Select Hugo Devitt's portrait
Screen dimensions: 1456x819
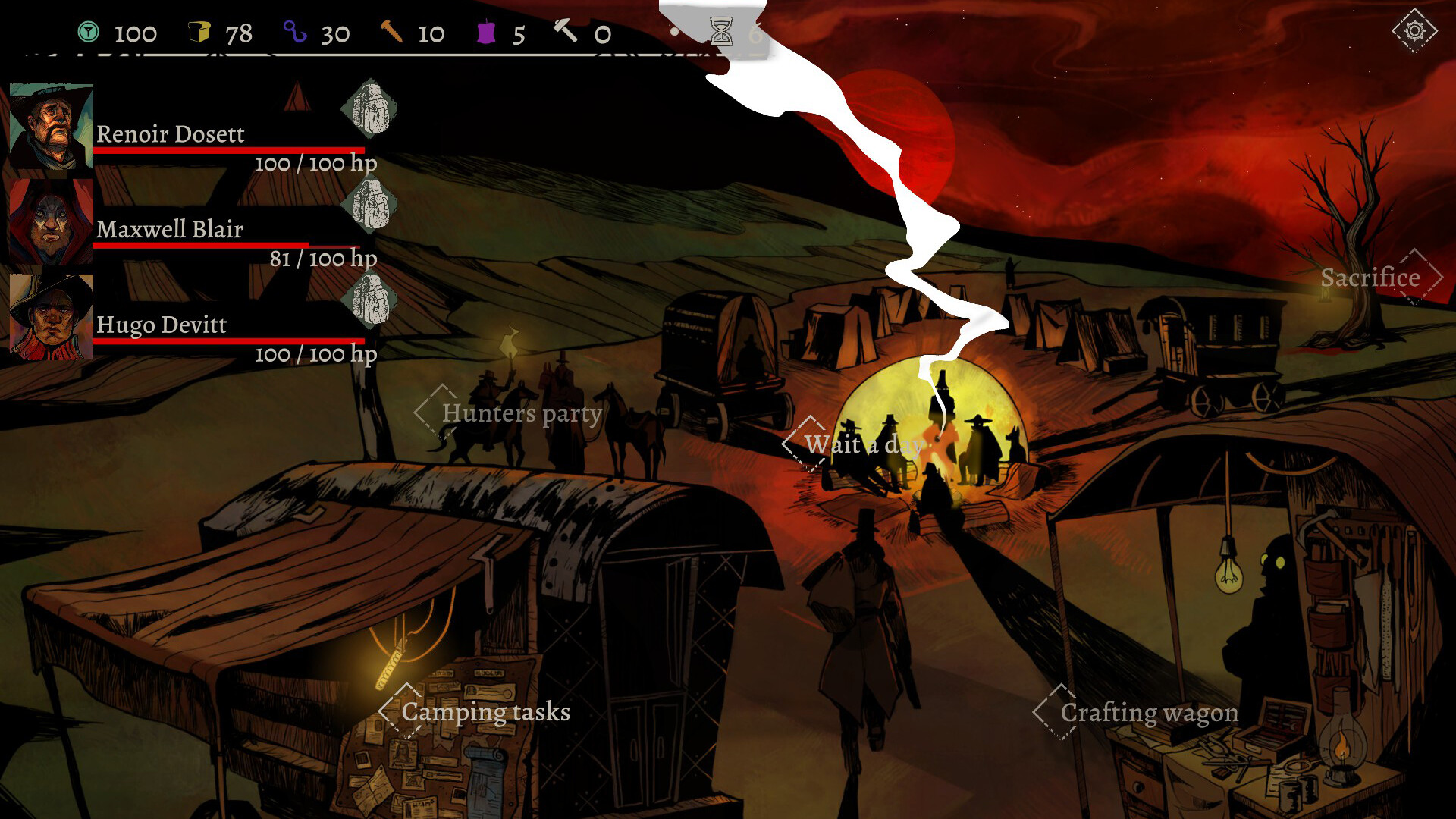[51, 317]
